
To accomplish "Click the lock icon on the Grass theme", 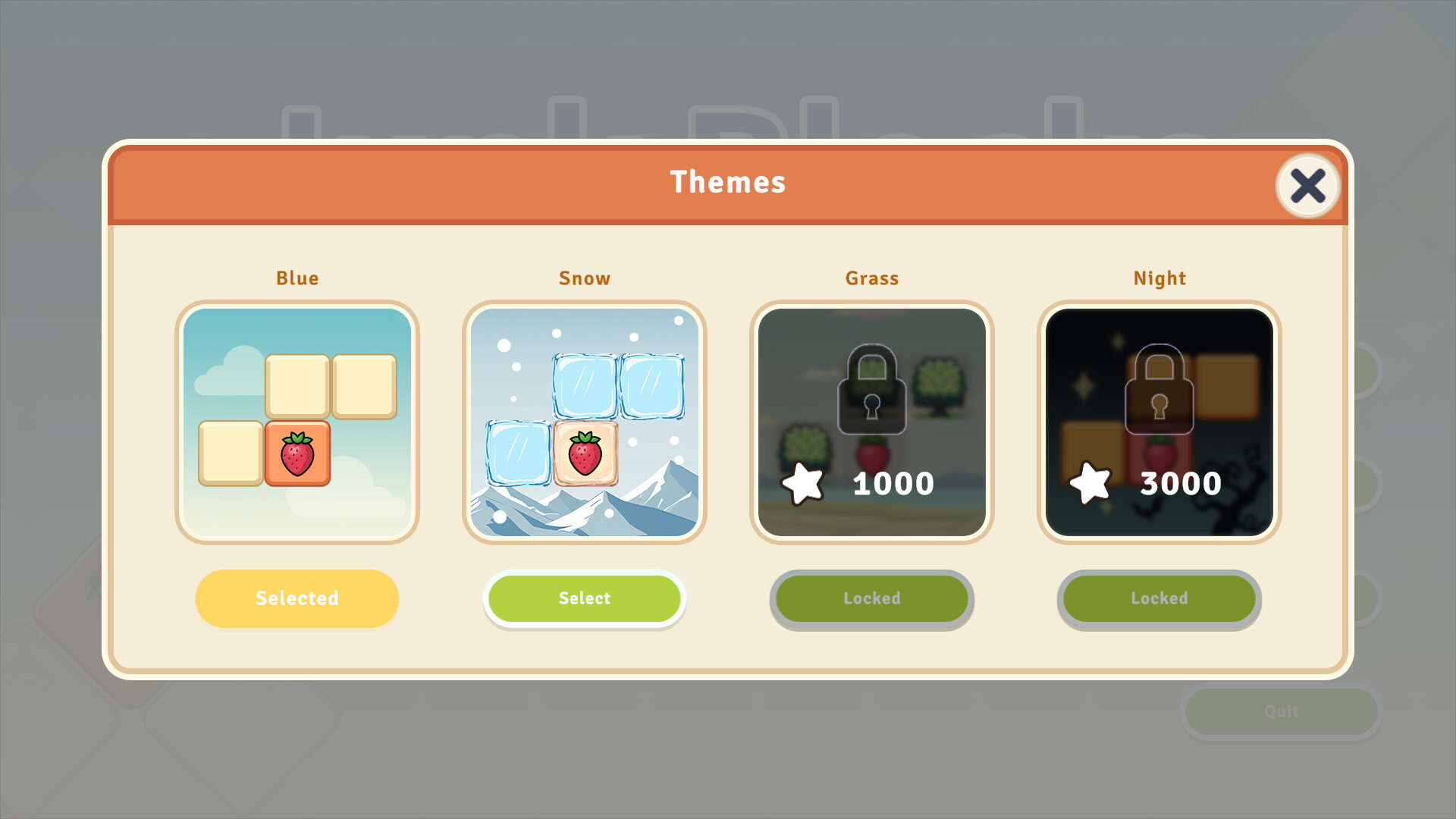I will [871, 389].
